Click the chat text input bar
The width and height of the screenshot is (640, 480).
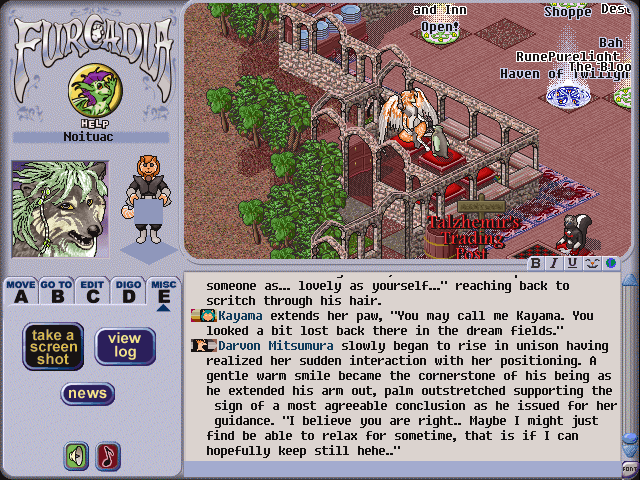pyautogui.click(x=400, y=469)
